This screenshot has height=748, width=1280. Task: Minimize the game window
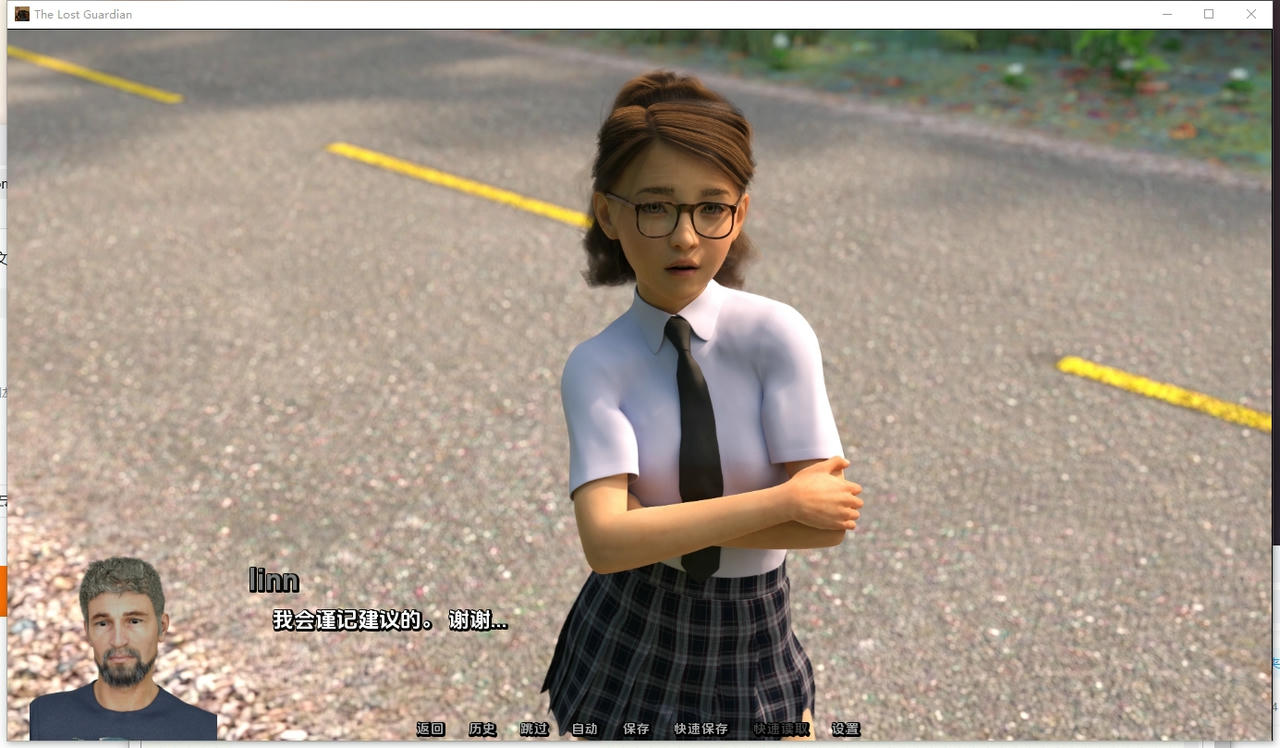(1168, 14)
